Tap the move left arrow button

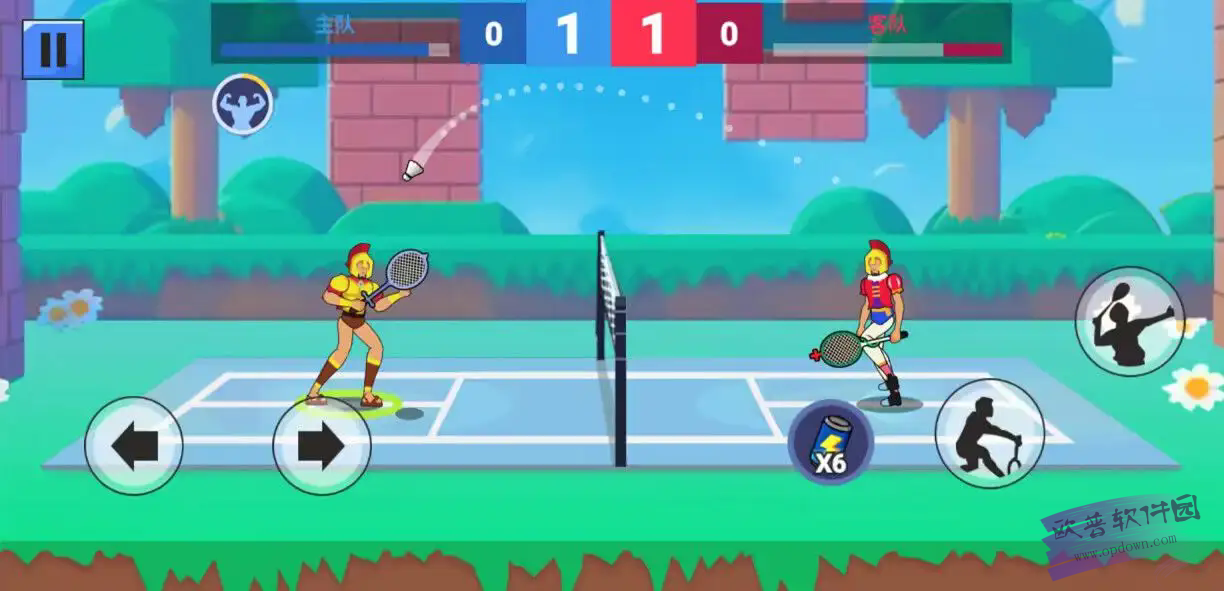tap(134, 446)
